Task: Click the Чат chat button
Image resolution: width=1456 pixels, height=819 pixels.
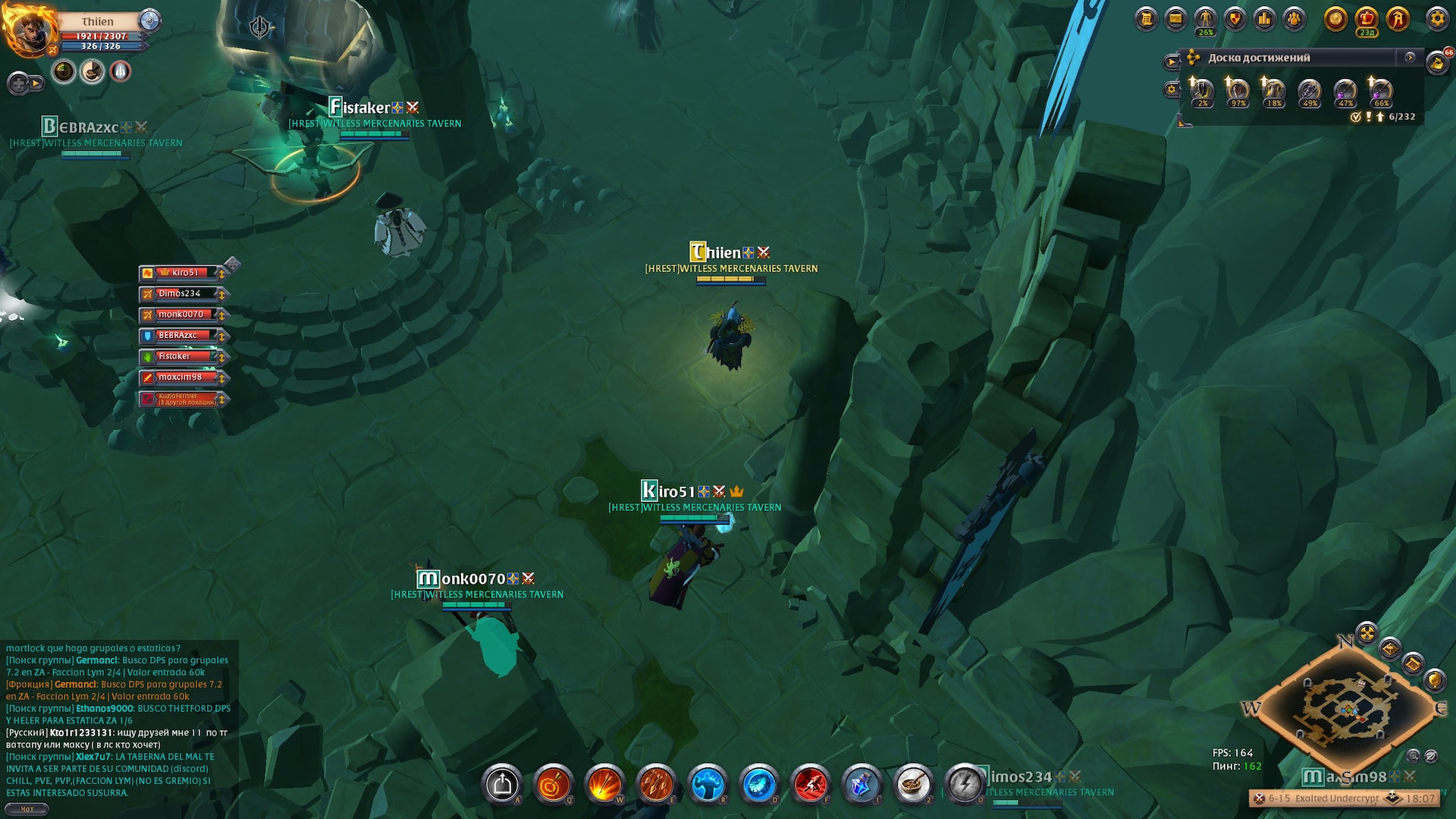Action: (x=27, y=809)
